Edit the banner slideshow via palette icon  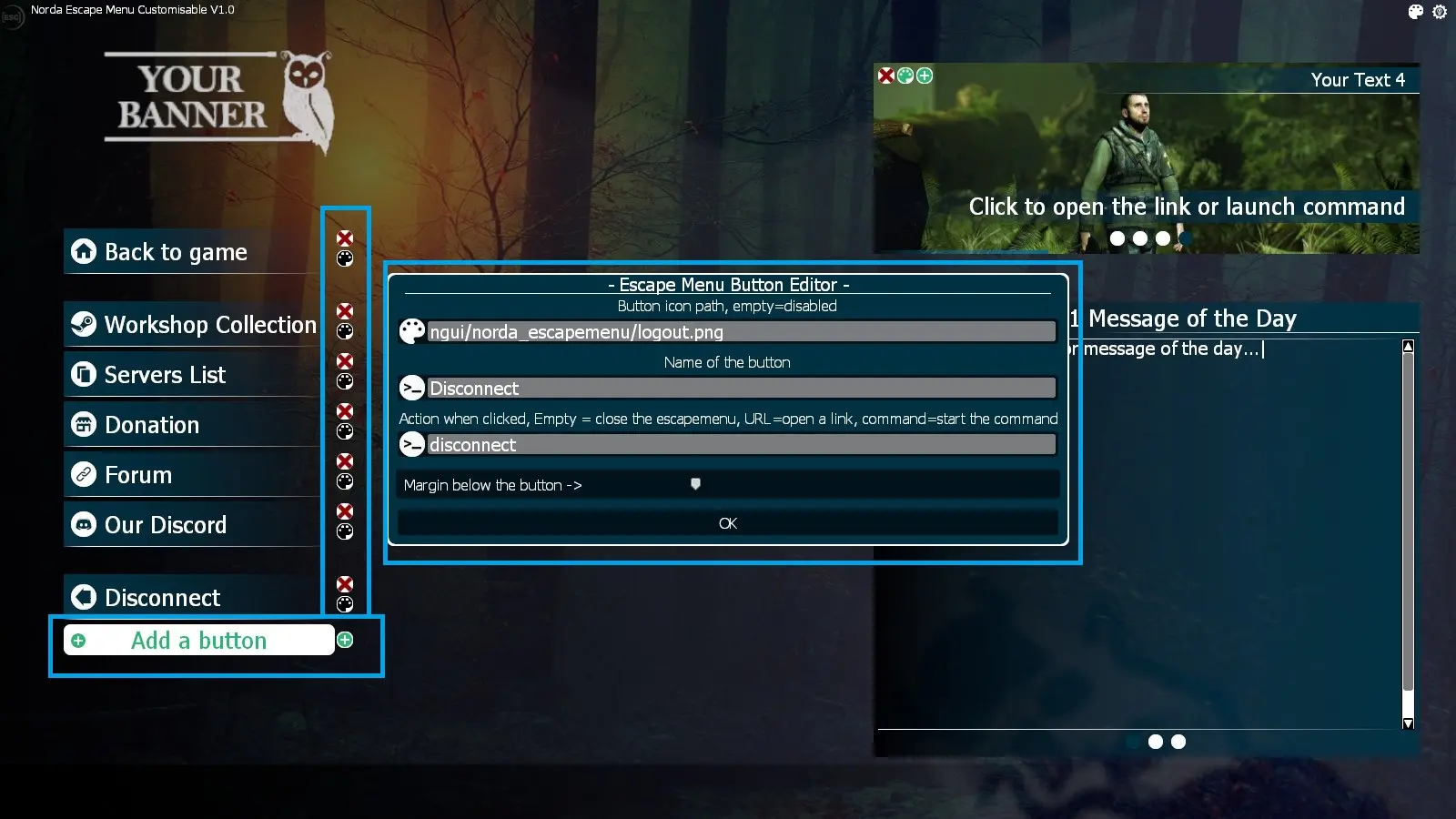pos(905,76)
